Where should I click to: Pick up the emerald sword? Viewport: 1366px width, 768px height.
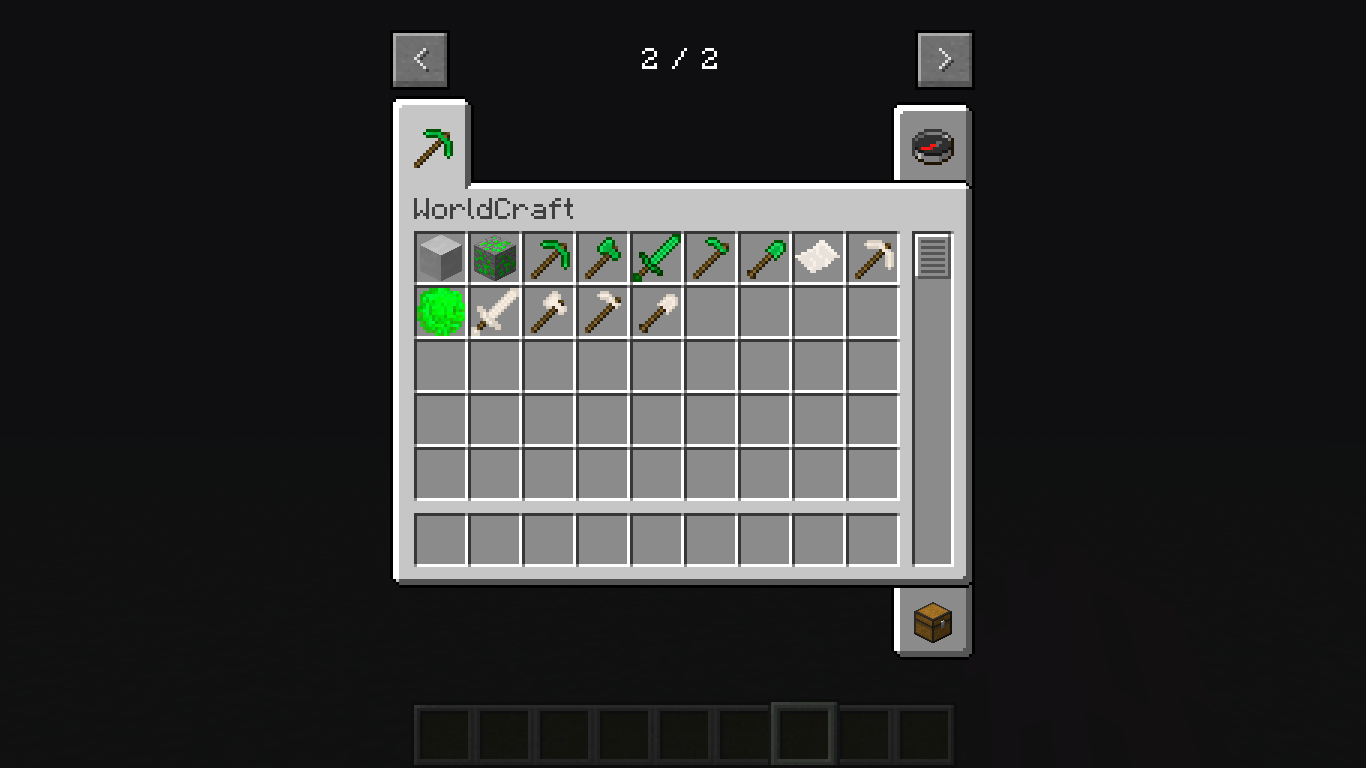tap(656, 257)
